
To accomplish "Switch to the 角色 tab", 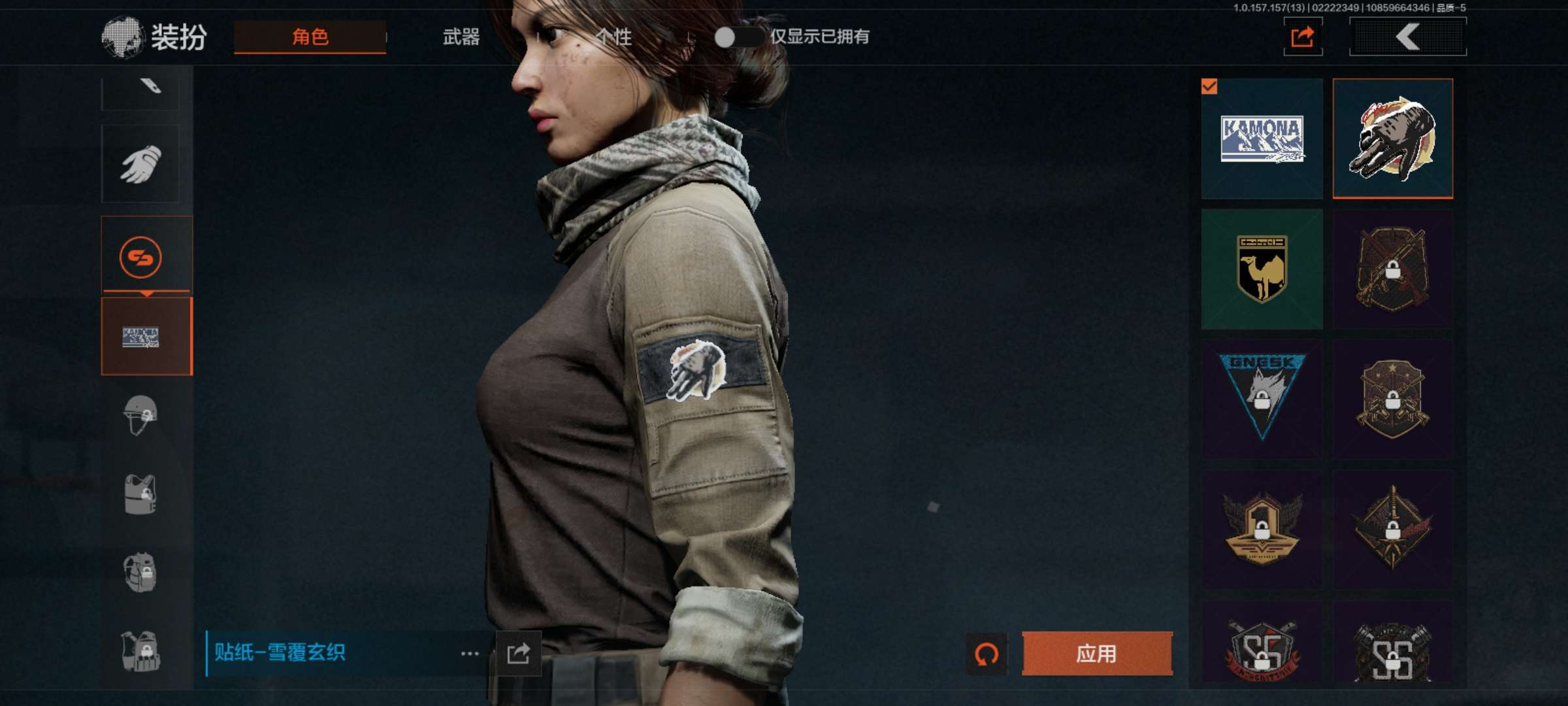I will tap(310, 37).
